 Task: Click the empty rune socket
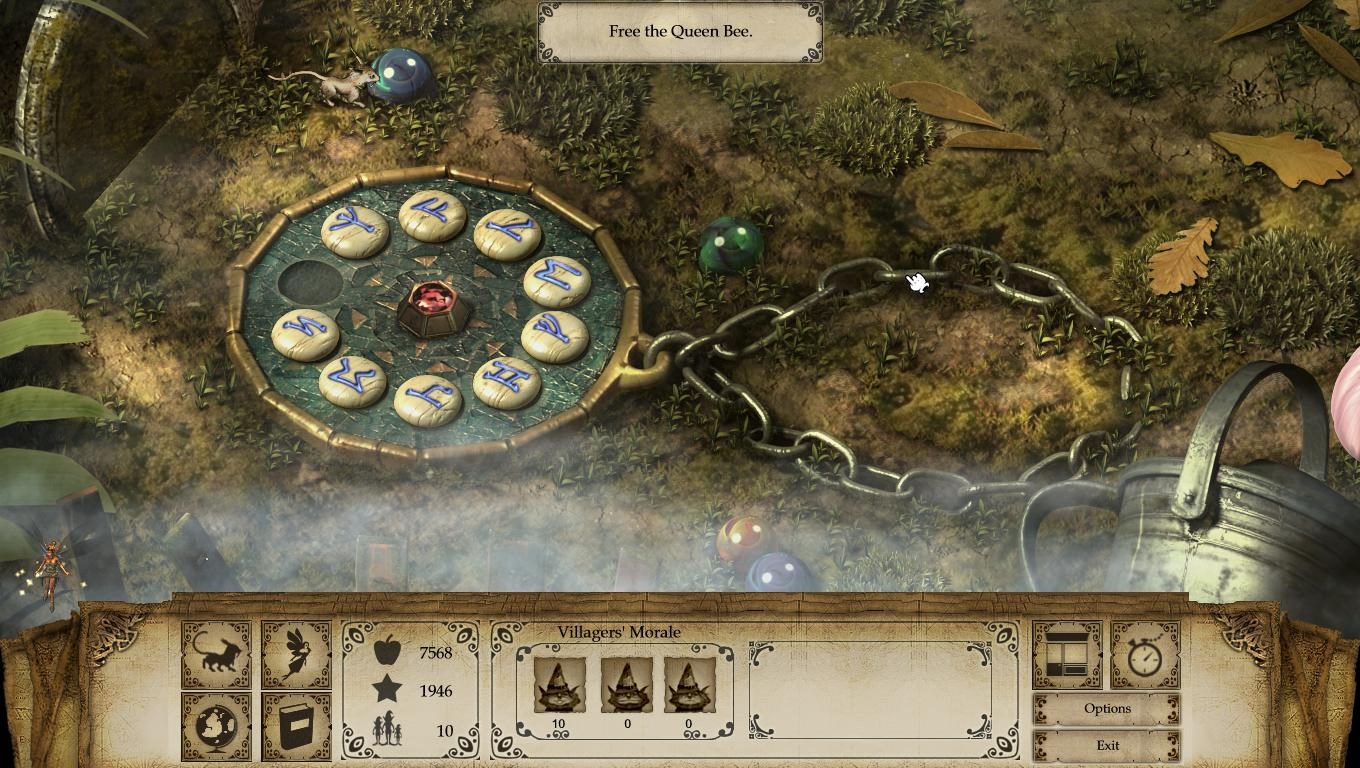tap(310, 282)
